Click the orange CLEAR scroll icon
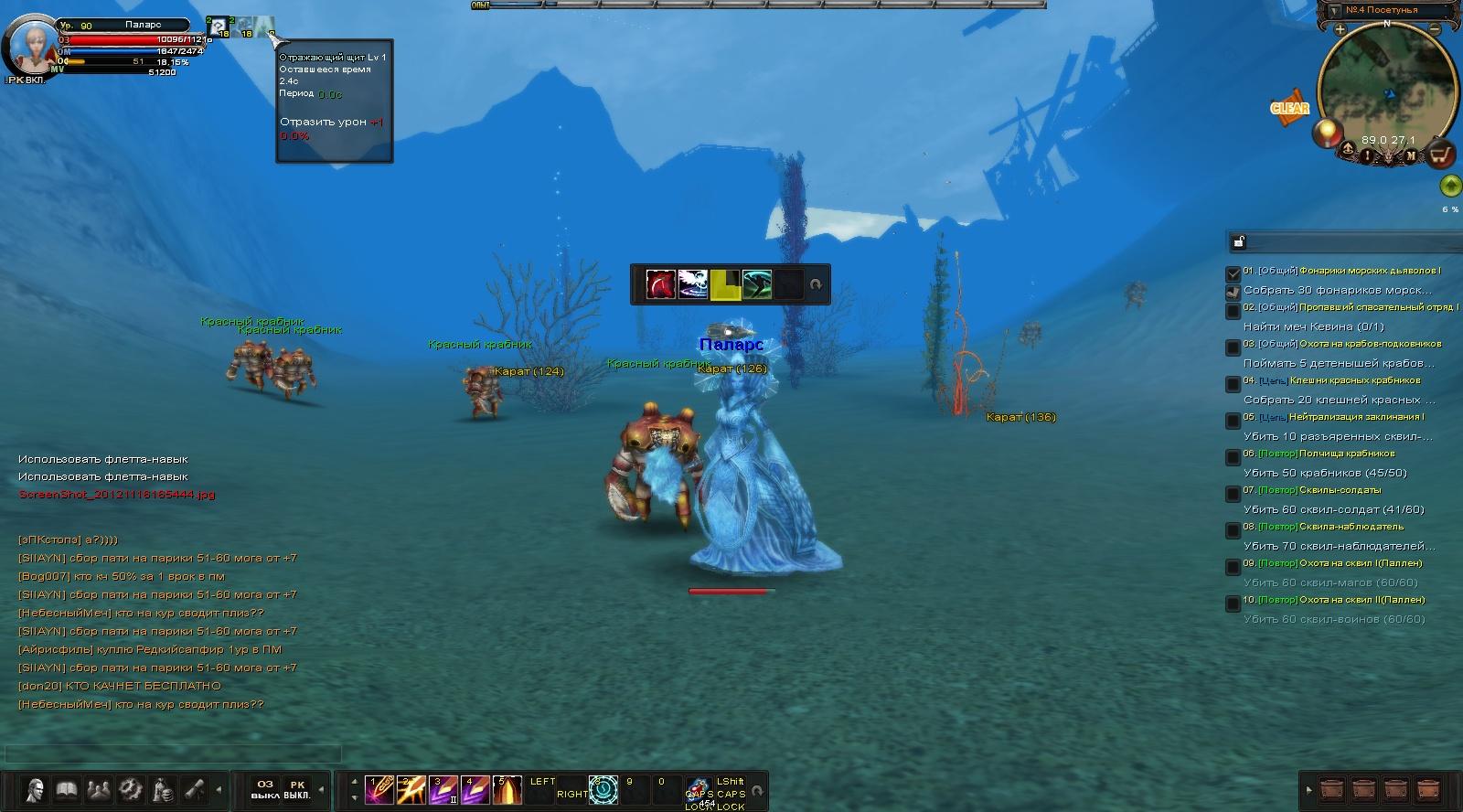 pos(1289,107)
